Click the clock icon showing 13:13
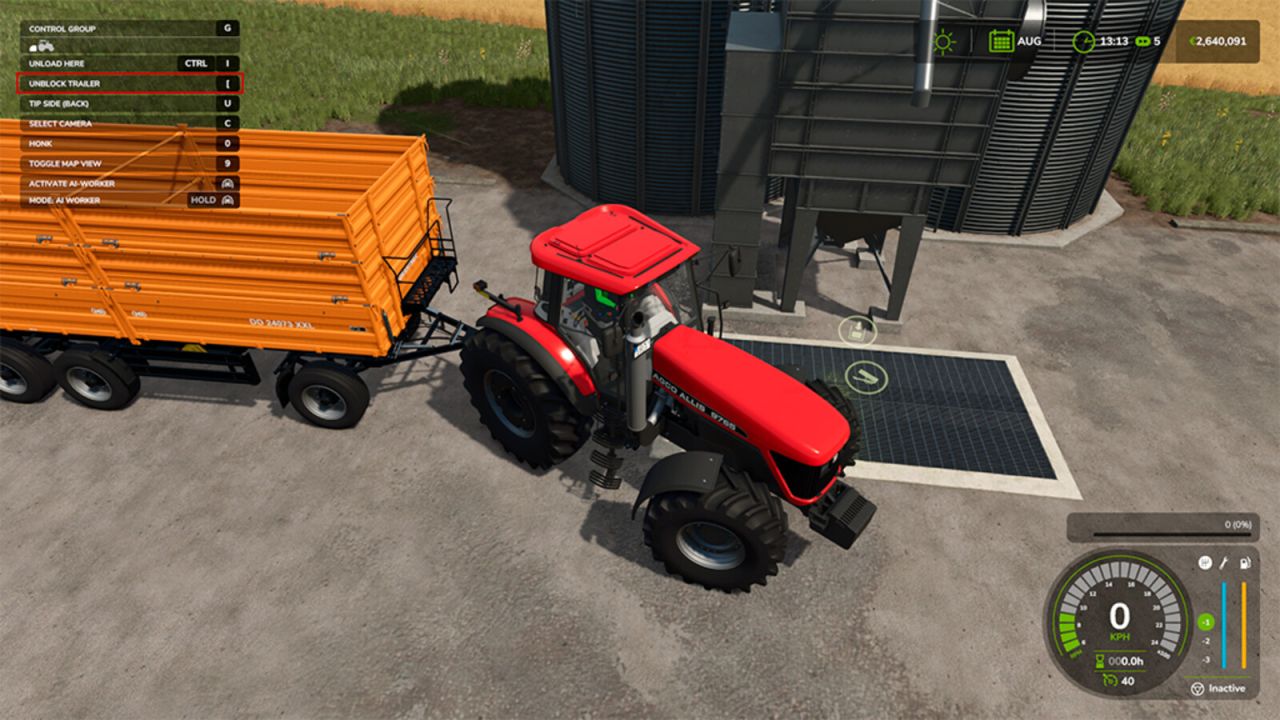This screenshot has width=1280, height=720. point(1083,42)
